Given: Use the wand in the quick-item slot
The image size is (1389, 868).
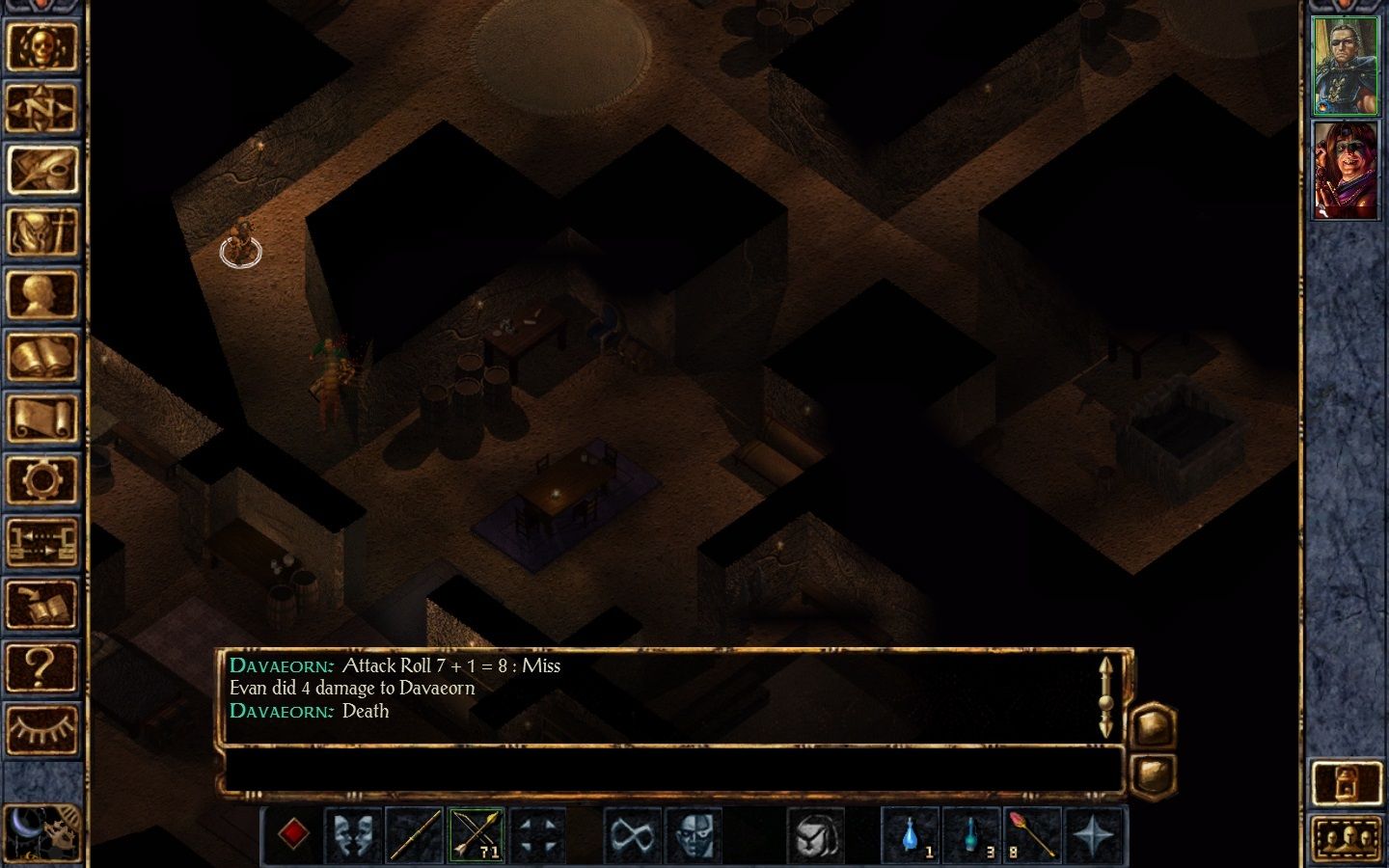Looking at the screenshot, I should (x=1032, y=834).
